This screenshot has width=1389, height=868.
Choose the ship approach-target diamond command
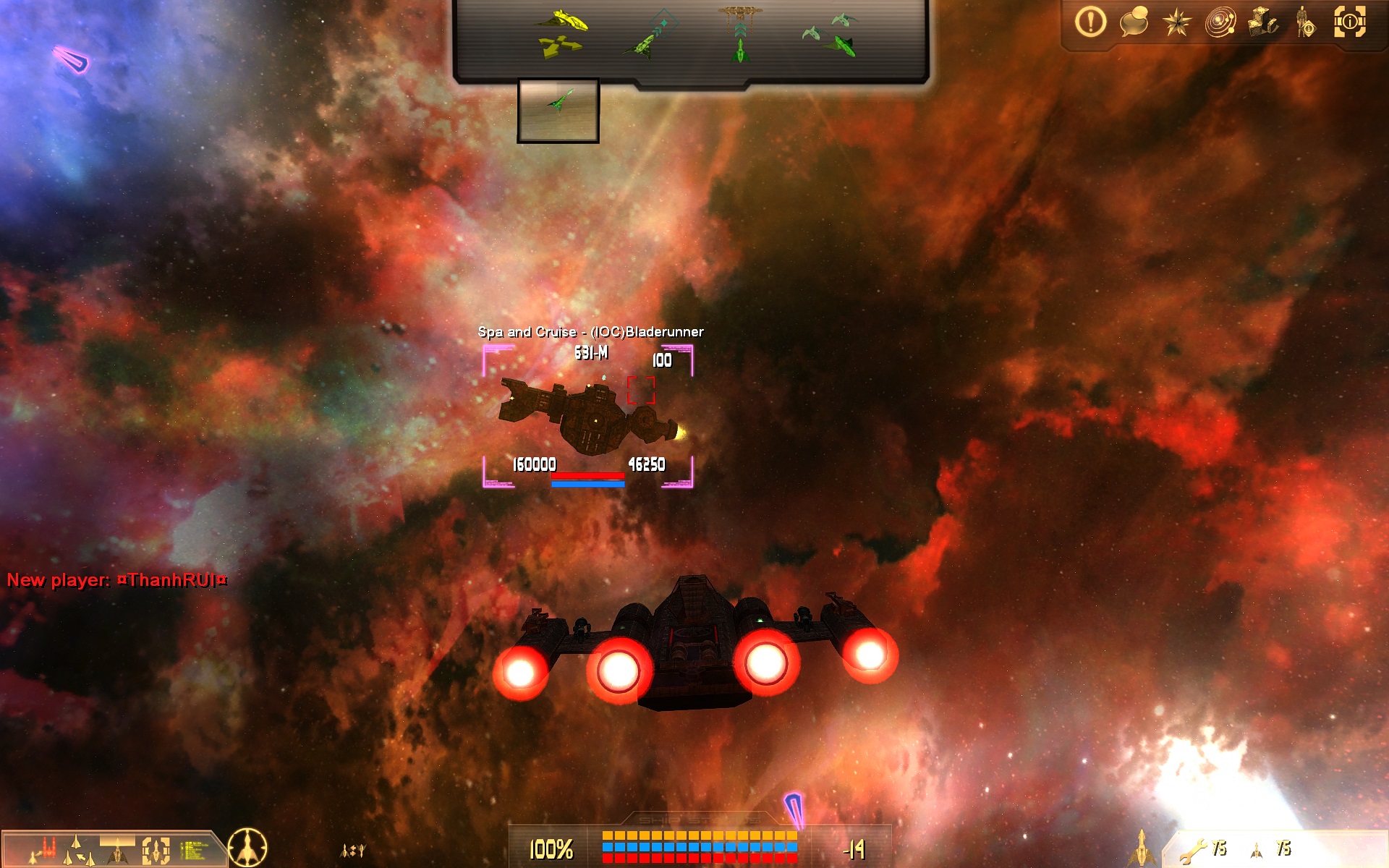pos(650,35)
